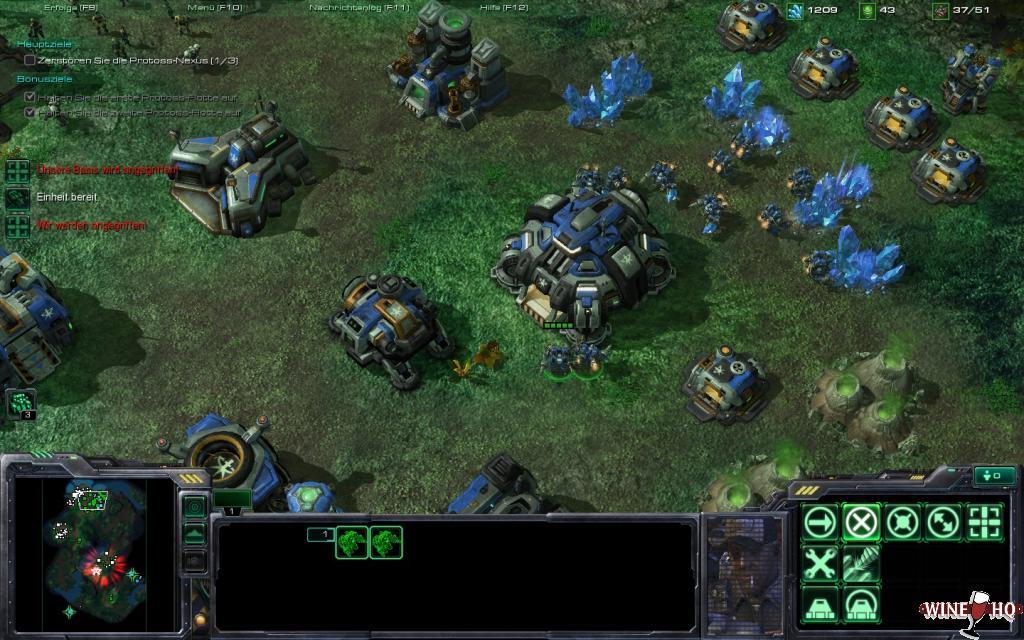Activate the Attack crosshair command

click(x=984, y=521)
